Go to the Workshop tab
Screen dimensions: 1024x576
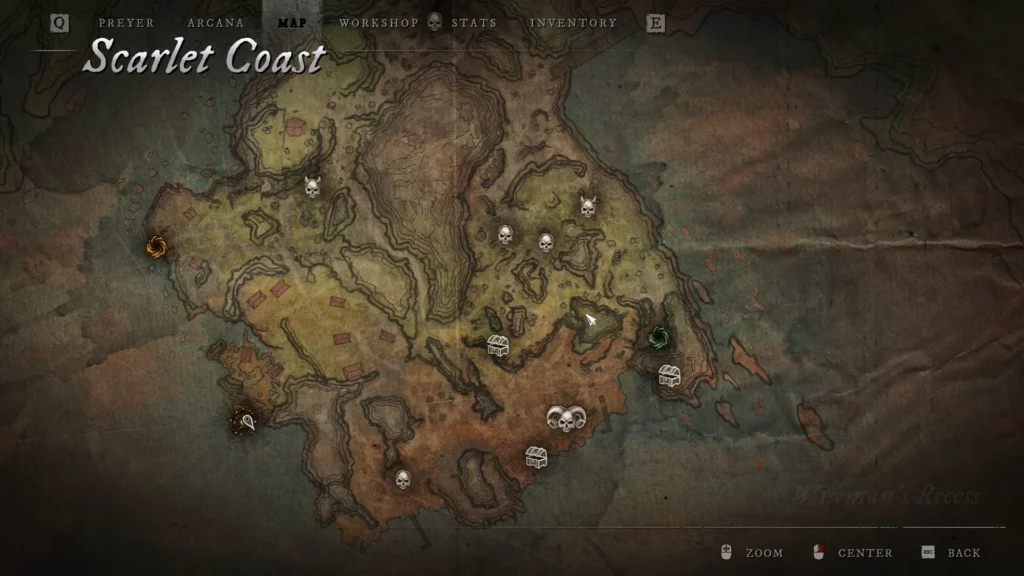[379, 23]
